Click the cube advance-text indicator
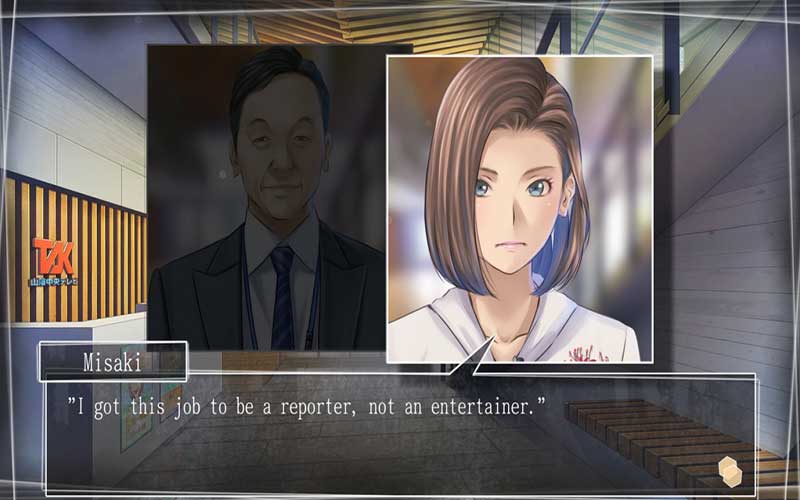The height and width of the screenshot is (500, 800). [x=729, y=468]
